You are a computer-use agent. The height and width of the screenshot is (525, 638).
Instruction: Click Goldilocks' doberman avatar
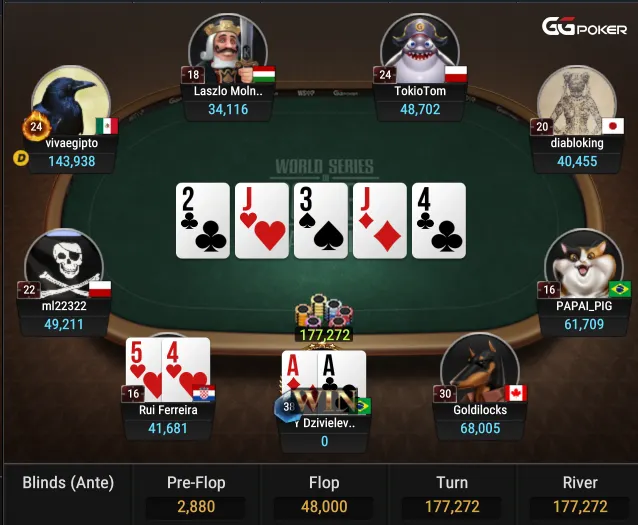tap(479, 370)
